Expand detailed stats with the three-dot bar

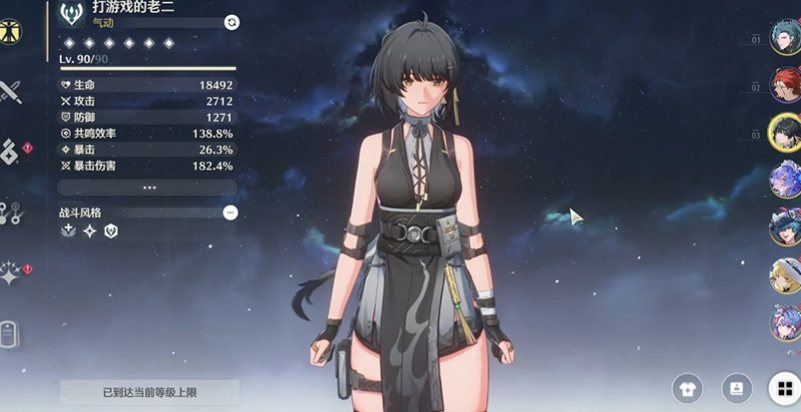tap(148, 187)
